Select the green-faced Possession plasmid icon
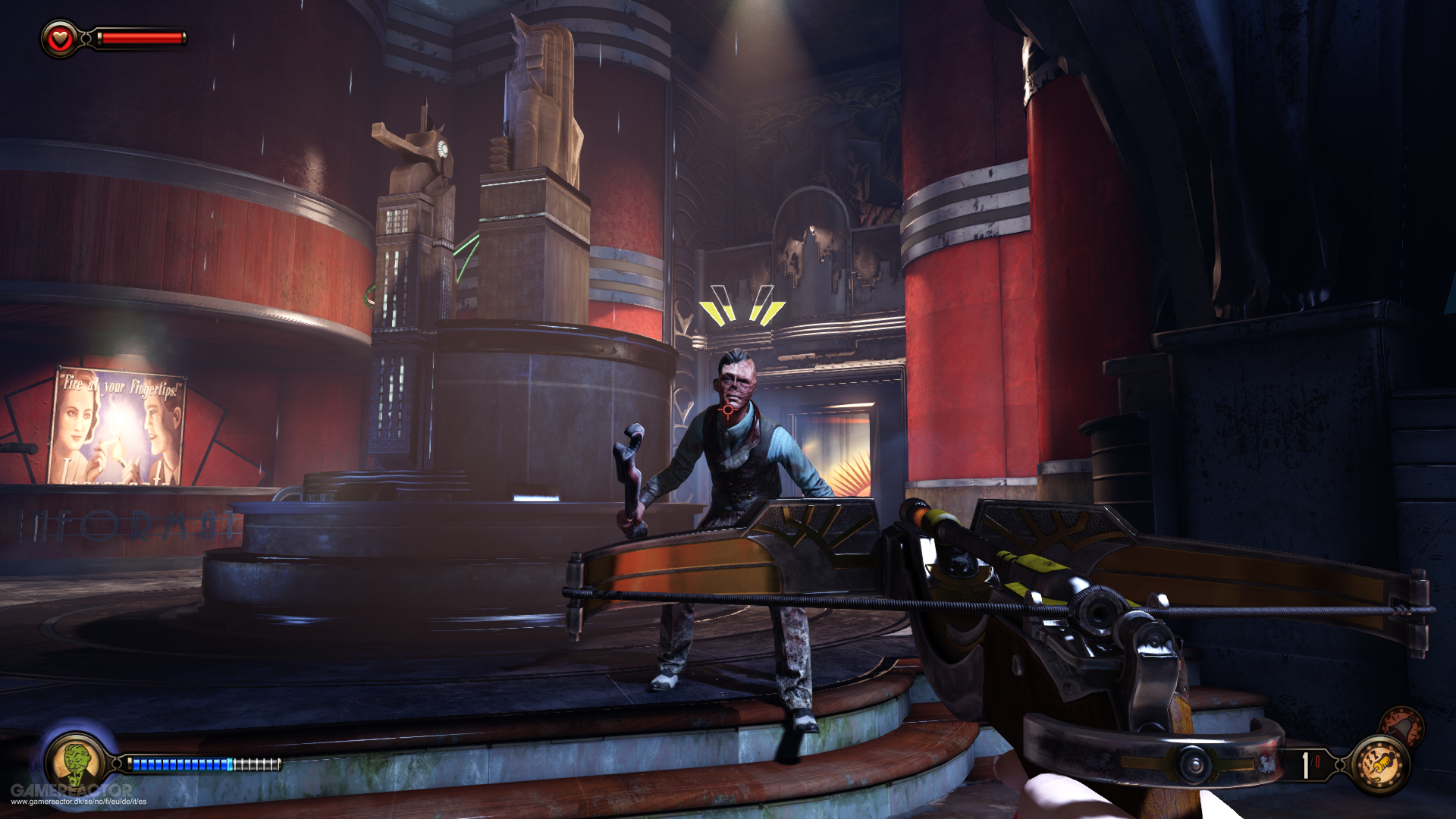Image resolution: width=1456 pixels, height=819 pixels. (74, 762)
